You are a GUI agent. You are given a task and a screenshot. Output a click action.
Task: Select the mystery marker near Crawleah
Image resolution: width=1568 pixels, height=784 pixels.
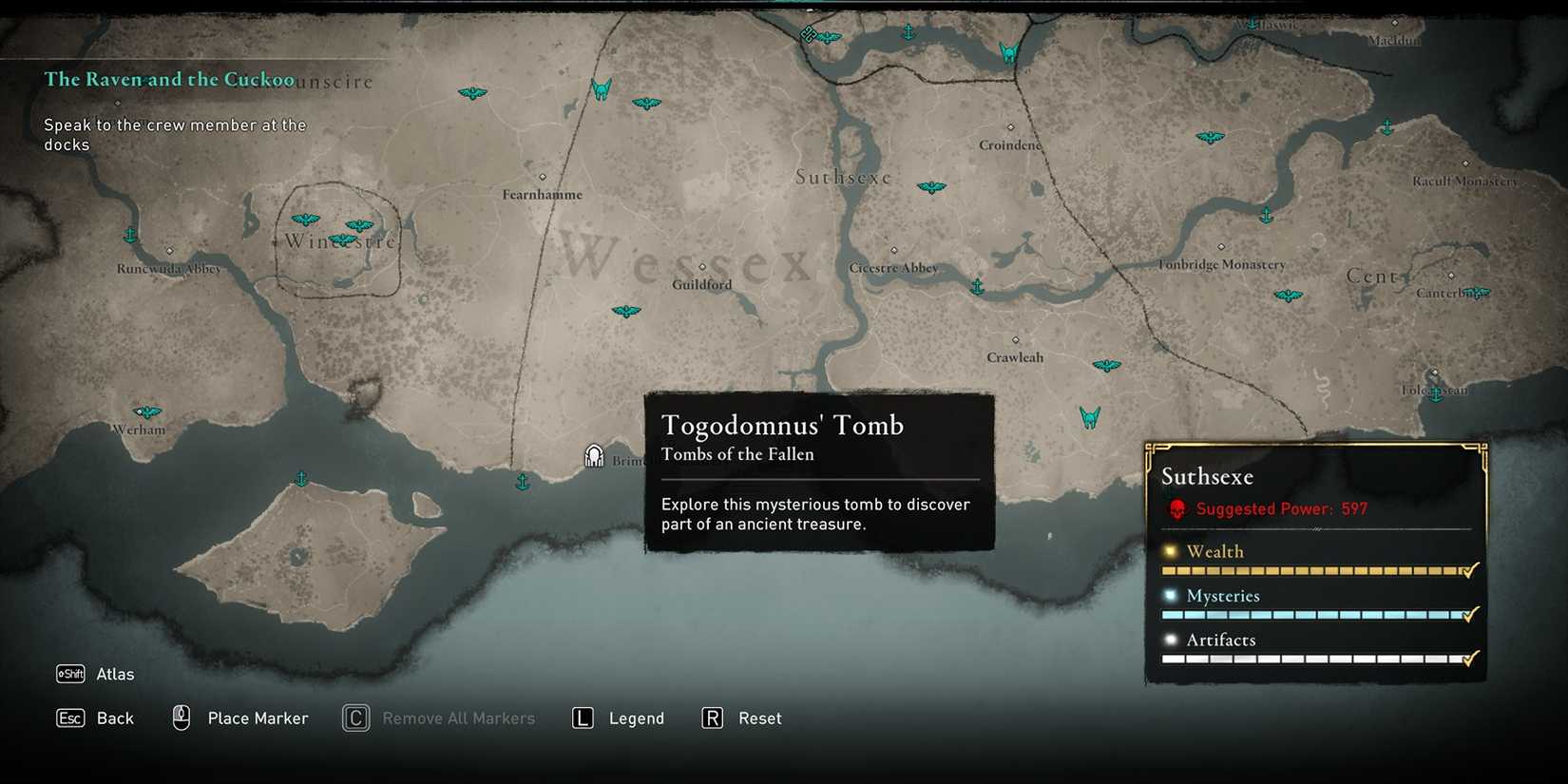pyautogui.click(x=1108, y=364)
